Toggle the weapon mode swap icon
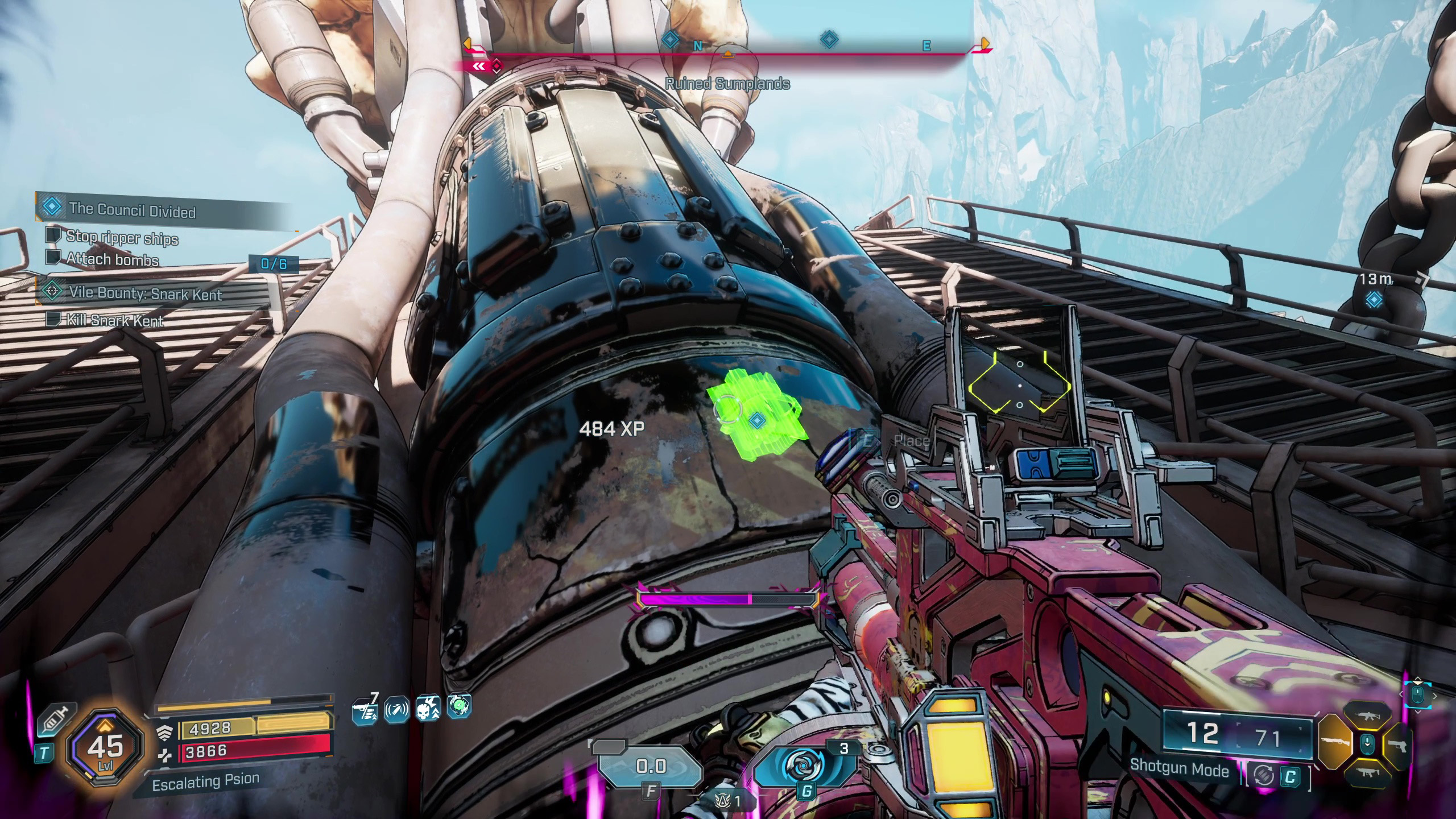The width and height of the screenshot is (1456, 819). pyautogui.click(x=1264, y=776)
